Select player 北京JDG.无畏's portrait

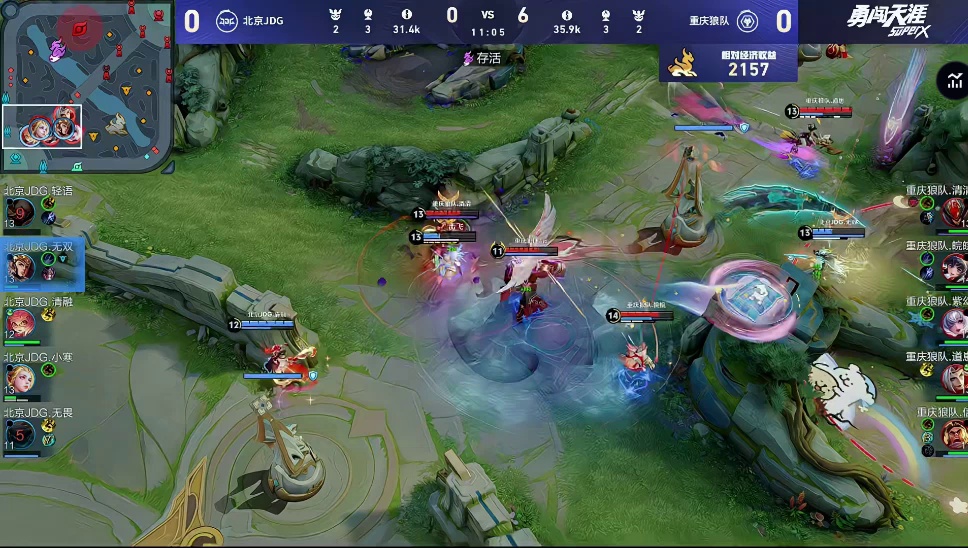click(x=20, y=434)
